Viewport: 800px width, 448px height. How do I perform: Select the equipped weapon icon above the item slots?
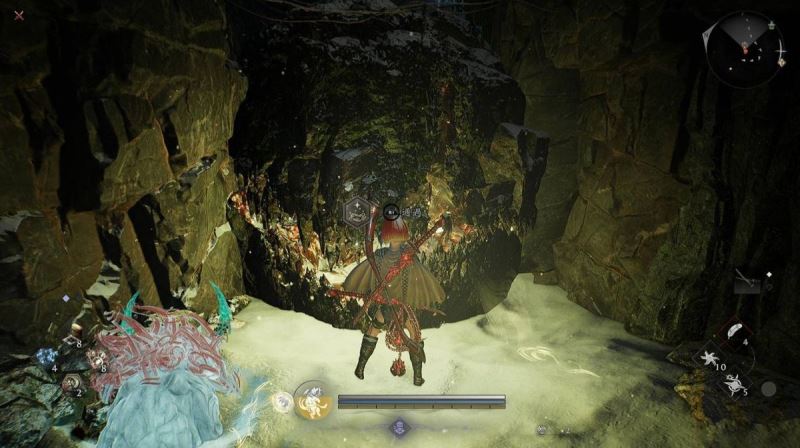click(747, 282)
